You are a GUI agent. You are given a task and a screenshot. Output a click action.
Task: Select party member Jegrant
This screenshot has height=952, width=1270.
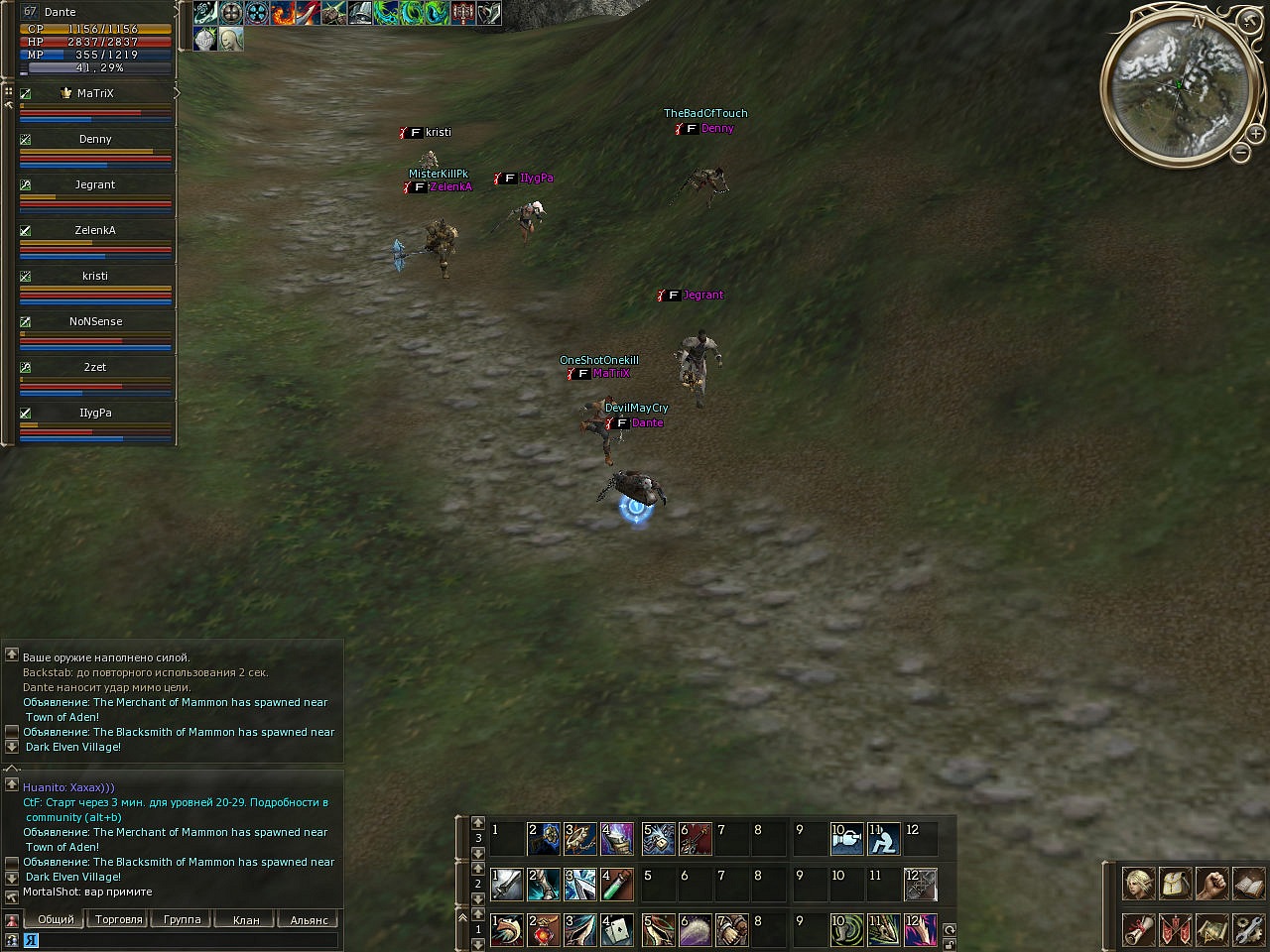click(x=95, y=184)
